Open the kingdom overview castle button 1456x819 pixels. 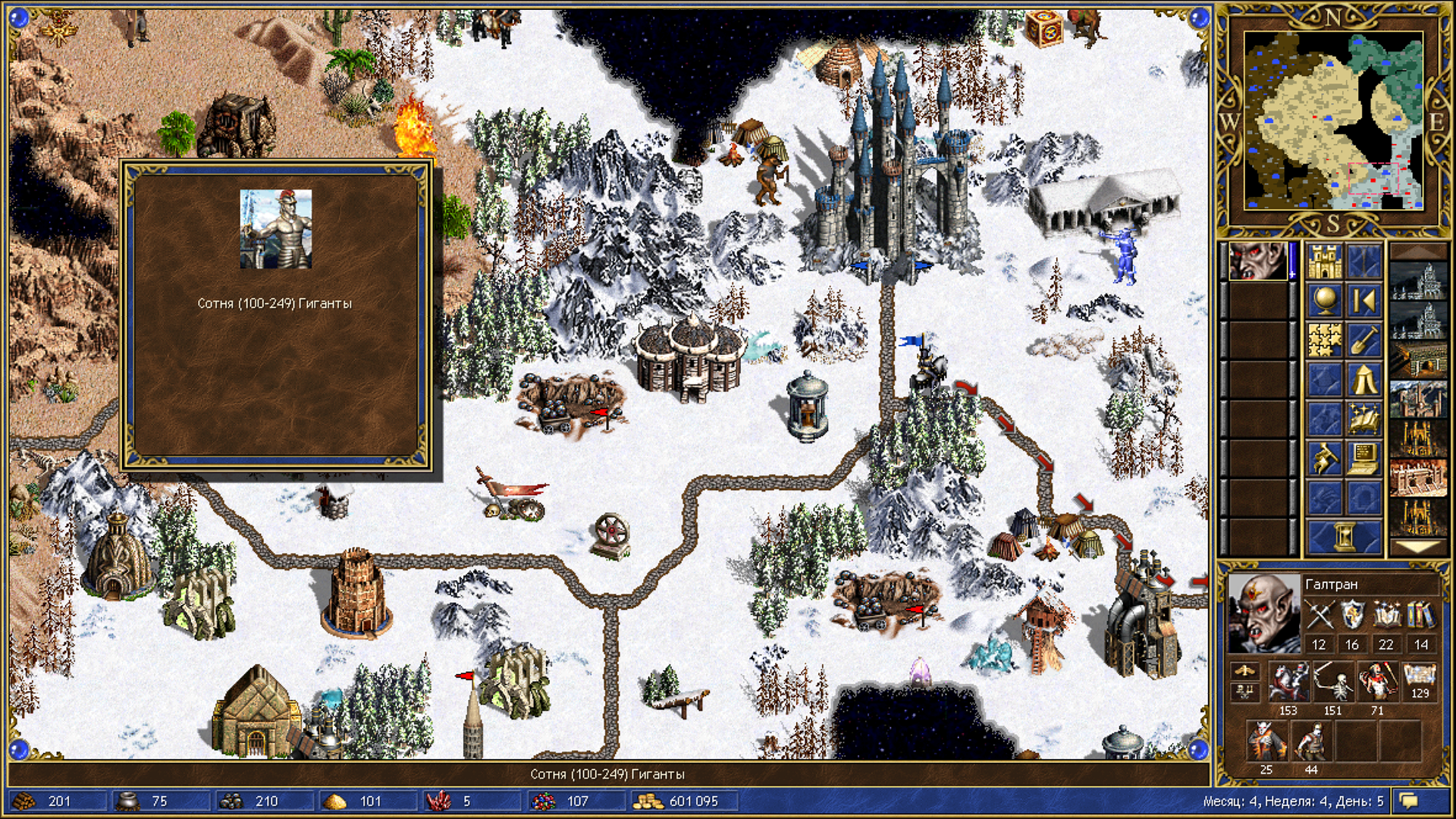(x=1324, y=262)
